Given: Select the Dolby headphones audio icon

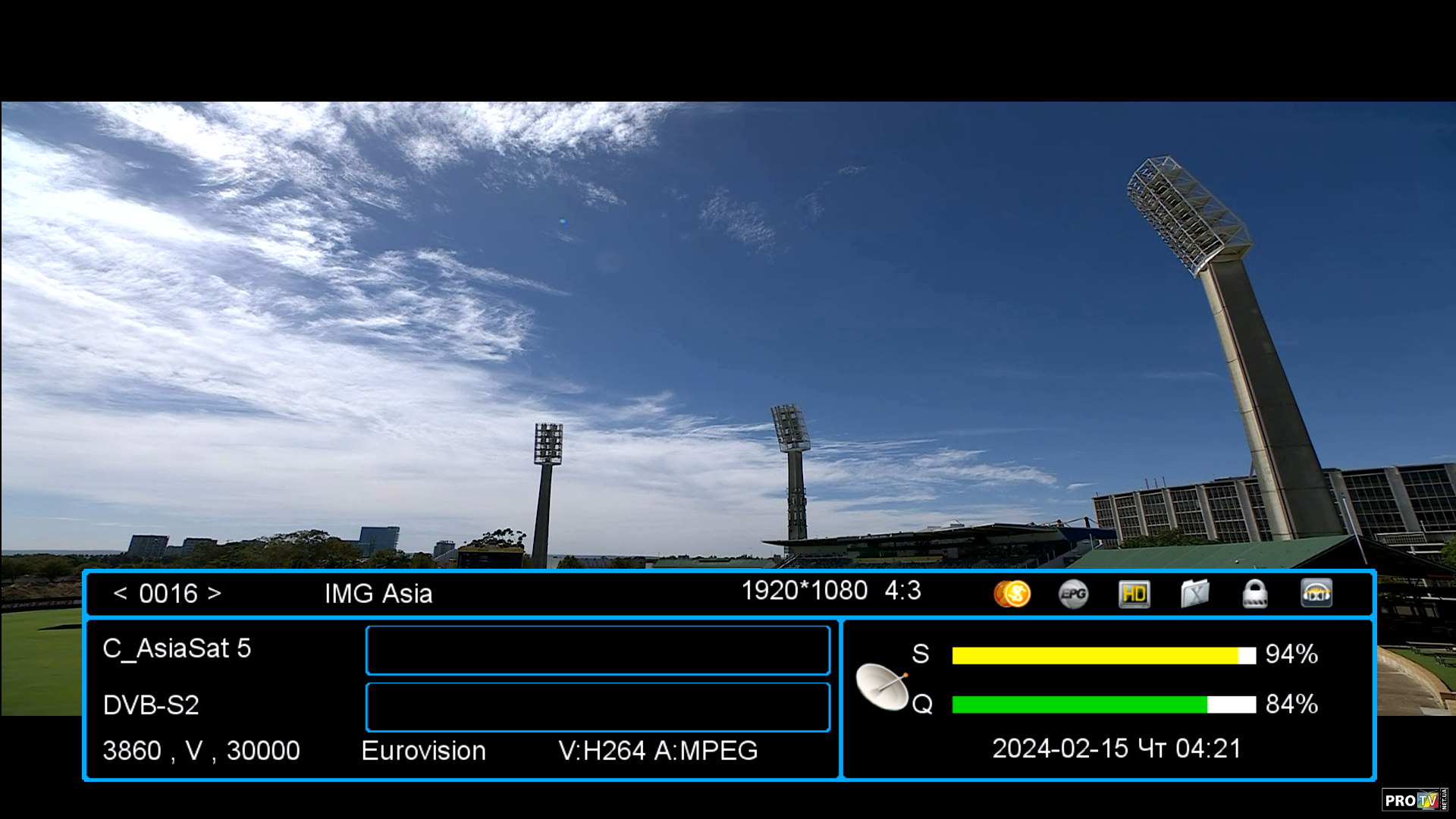Looking at the screenshot, I should 1316,594.
